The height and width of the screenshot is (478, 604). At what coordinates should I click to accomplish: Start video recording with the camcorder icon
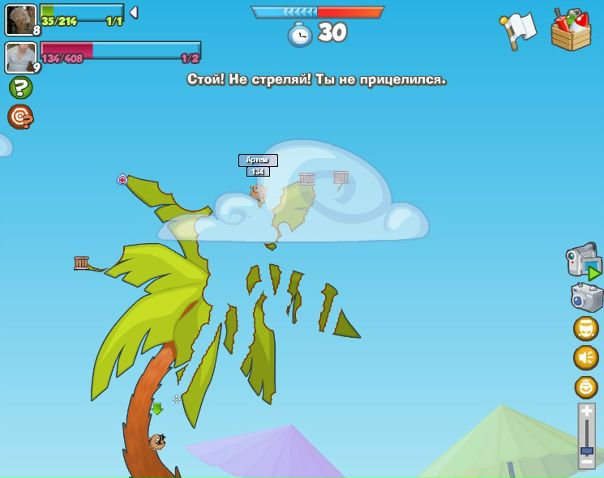(x=583, y=260)
